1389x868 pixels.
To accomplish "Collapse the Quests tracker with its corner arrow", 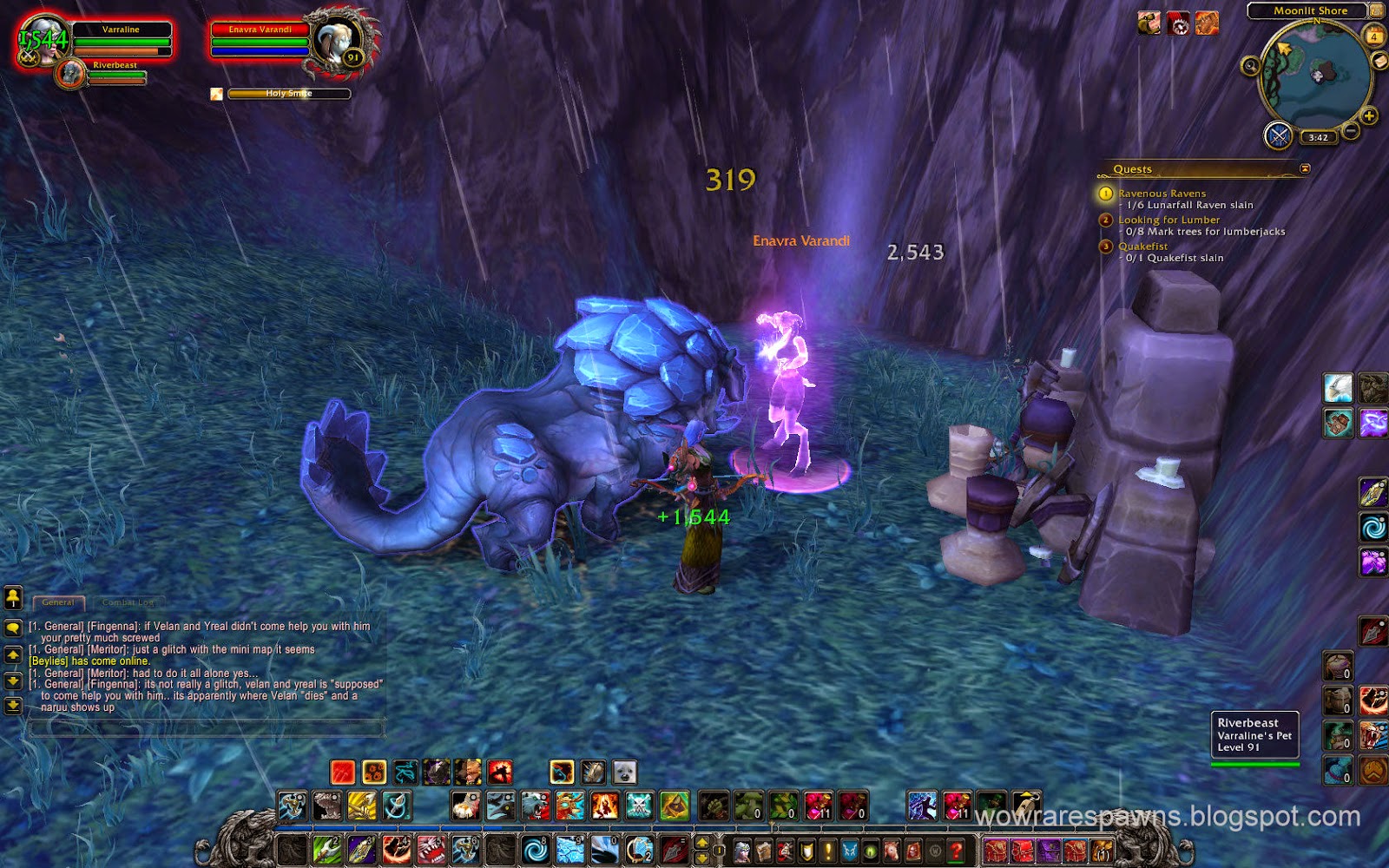I will [x=1307, y=168].
